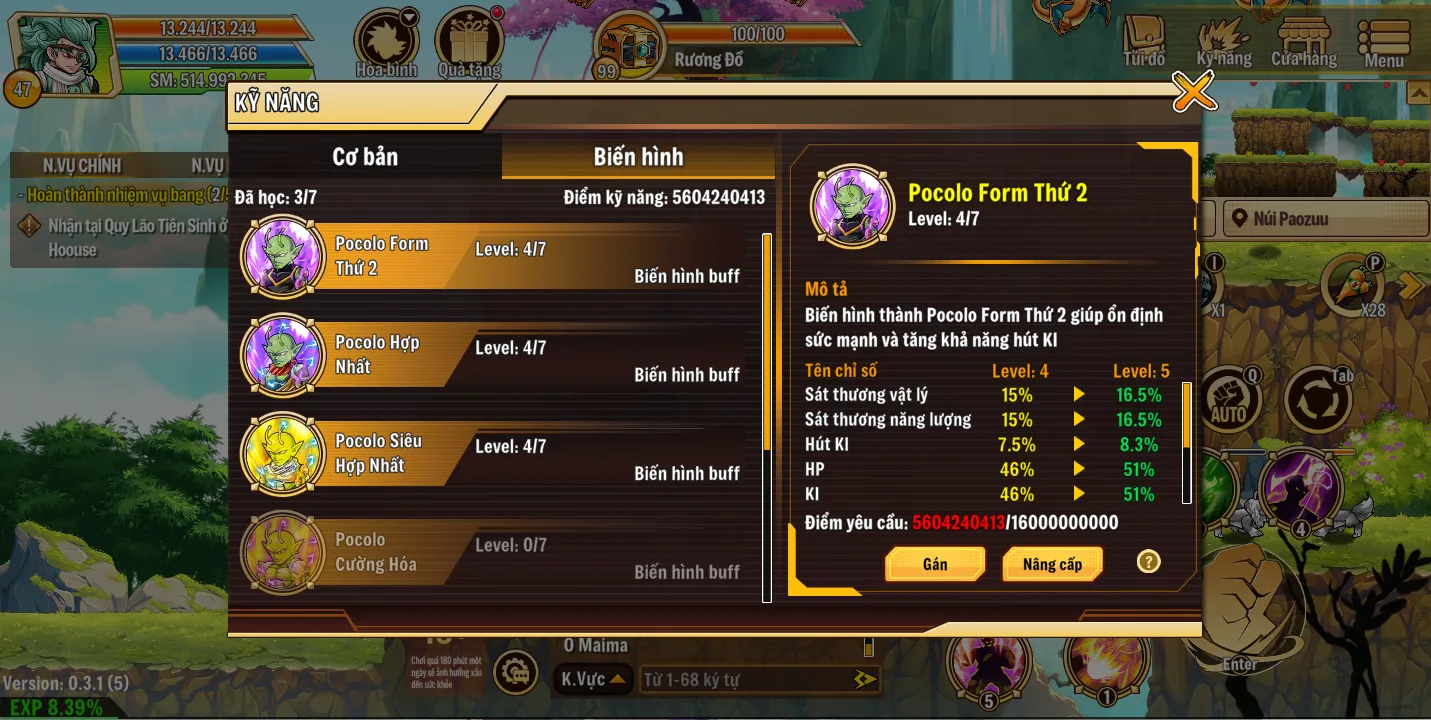Open the K.Vực chat channel dropdown

593,680
